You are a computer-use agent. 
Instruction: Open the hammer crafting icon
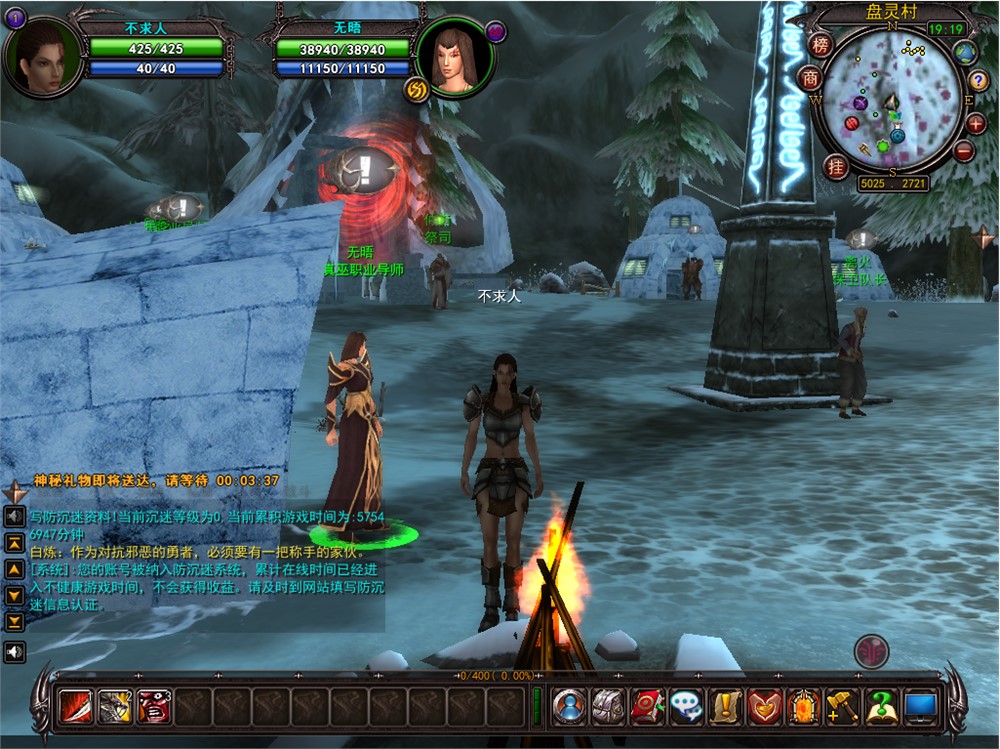tap(842, 707)
